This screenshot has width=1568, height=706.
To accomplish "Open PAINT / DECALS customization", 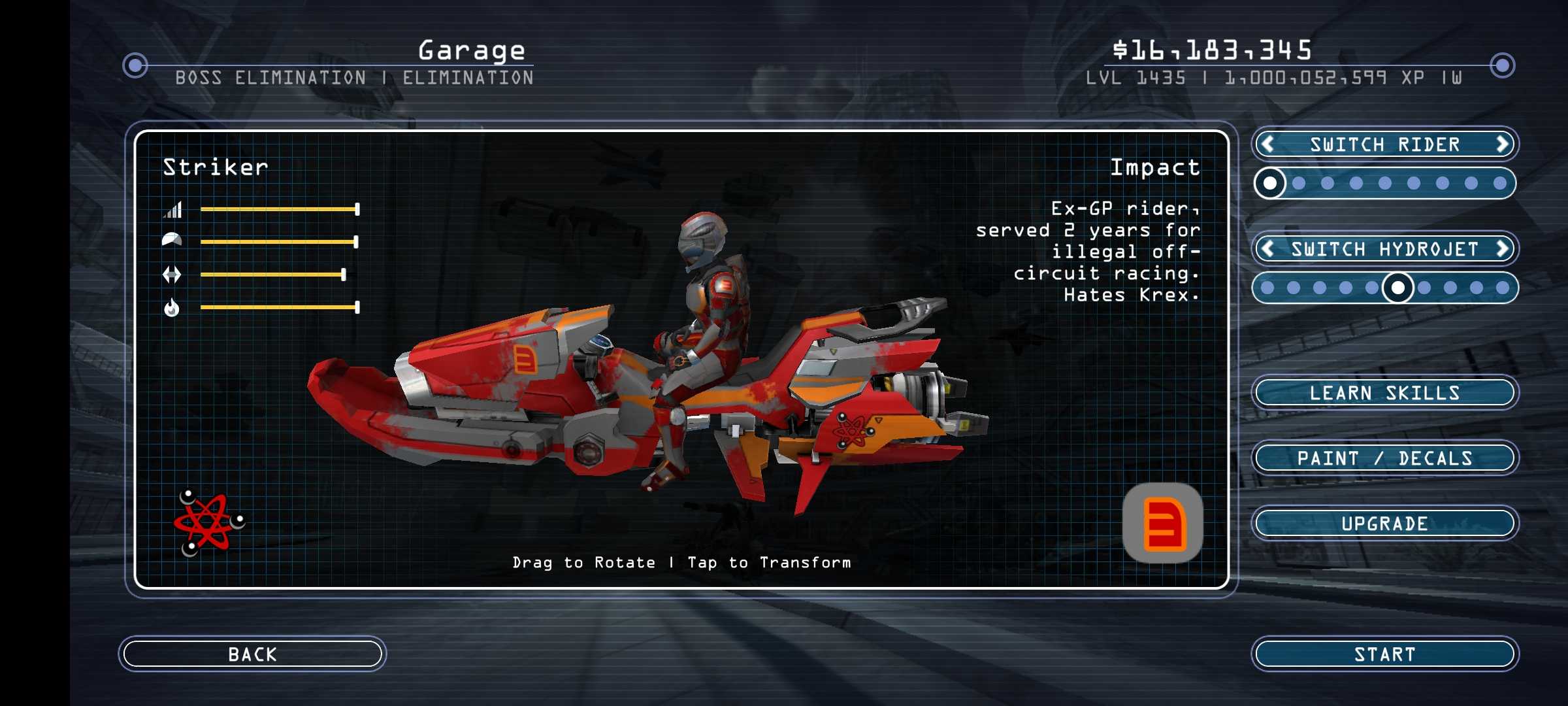I will (1384, 458).
